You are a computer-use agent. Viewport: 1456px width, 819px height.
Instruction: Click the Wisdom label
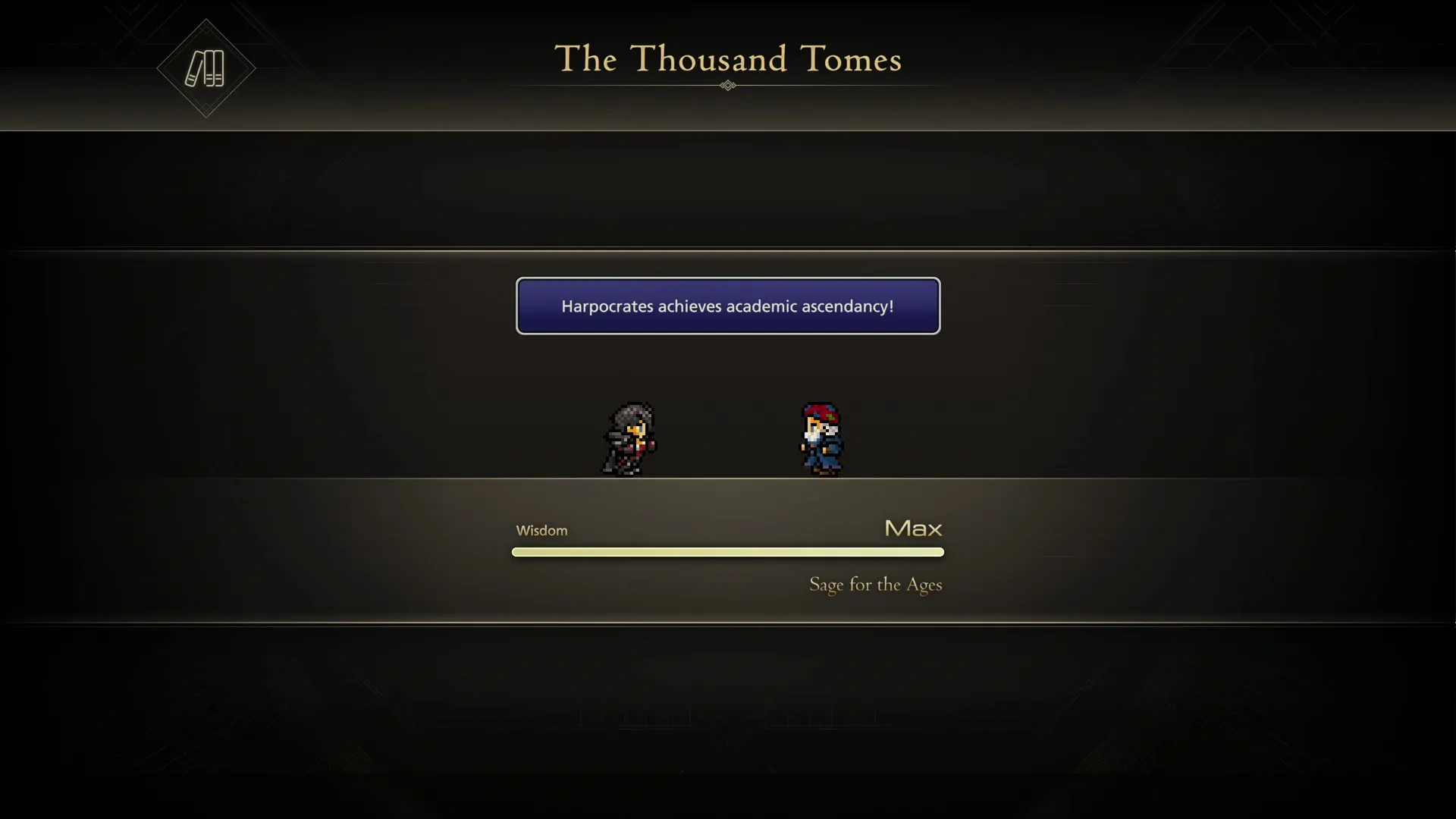pos(541,530)
